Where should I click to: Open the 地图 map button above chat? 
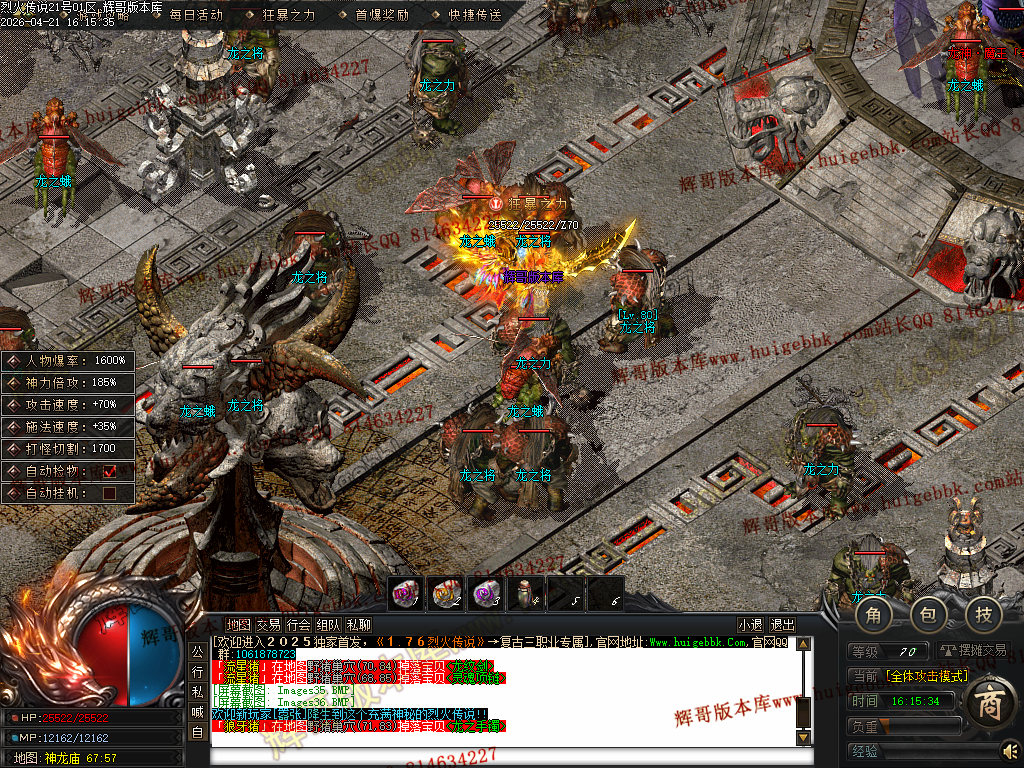238,625
